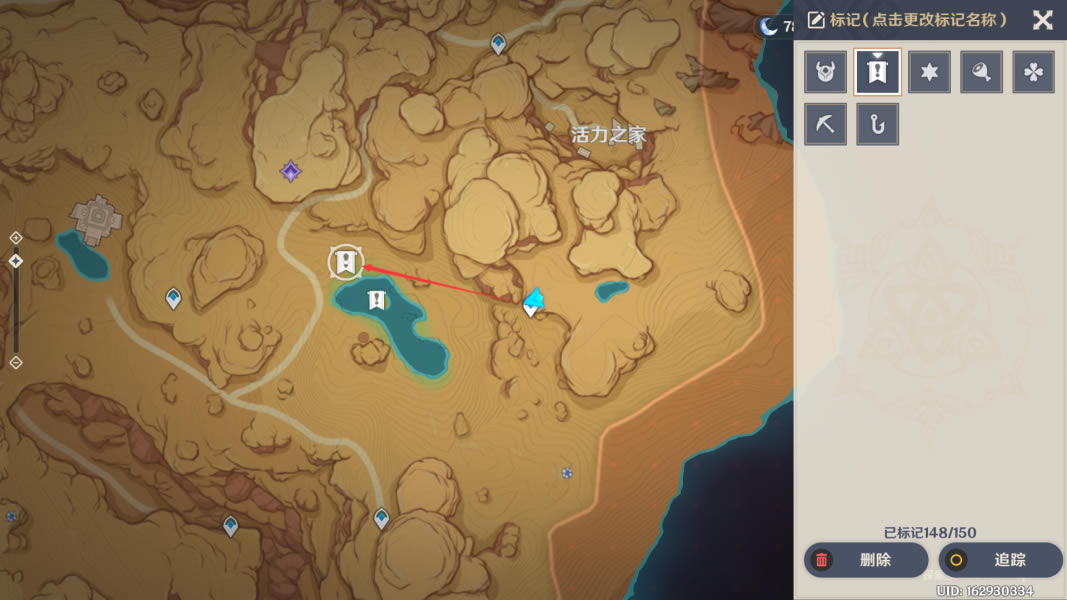Select the exclamation banner marker icon
The width and height of the screenshot is (1067, 600).
[878, 72]
